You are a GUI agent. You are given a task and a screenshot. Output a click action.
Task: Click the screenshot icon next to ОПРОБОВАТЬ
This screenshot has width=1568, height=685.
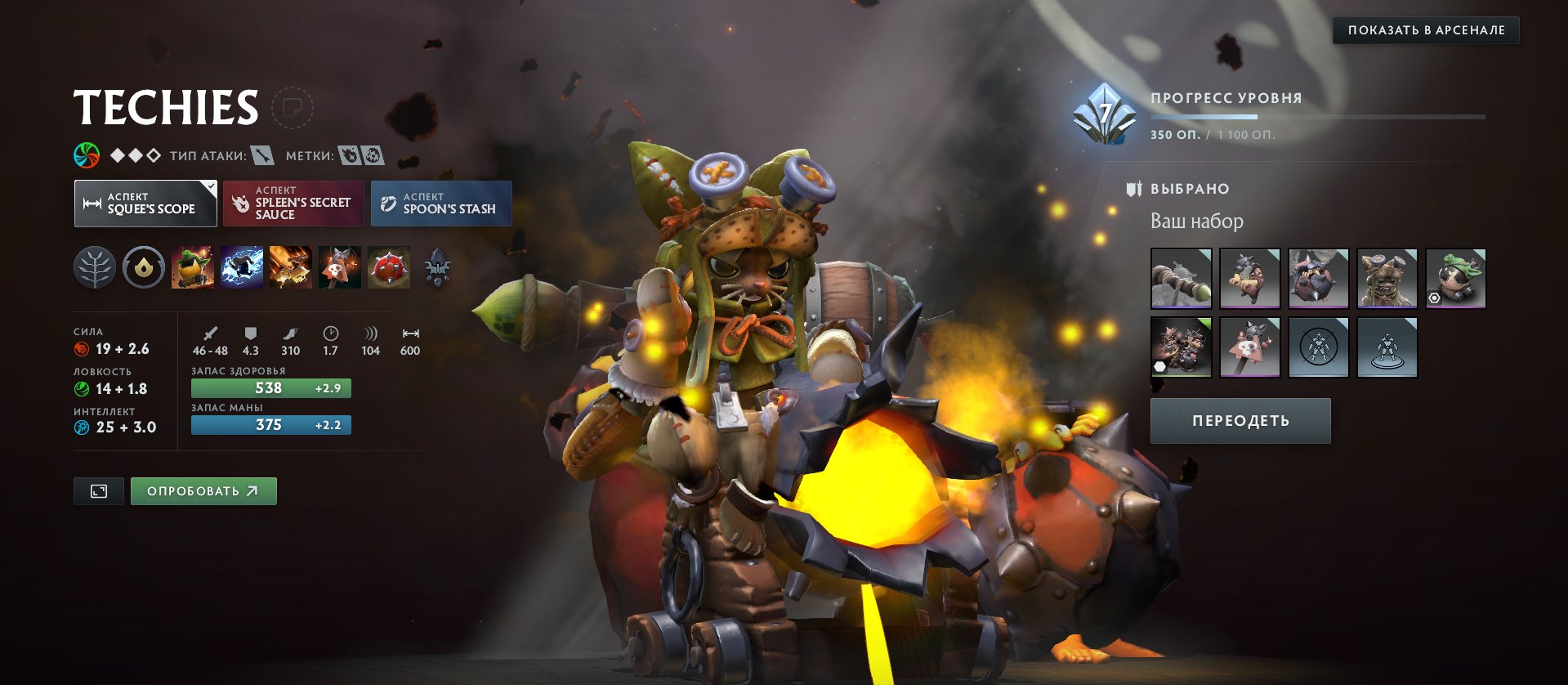pos(97,490)
